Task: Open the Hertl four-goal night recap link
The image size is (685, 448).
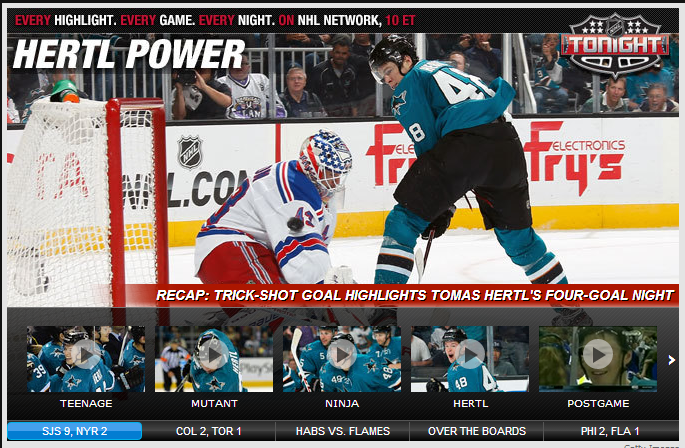Action: (x=415, y=296)
